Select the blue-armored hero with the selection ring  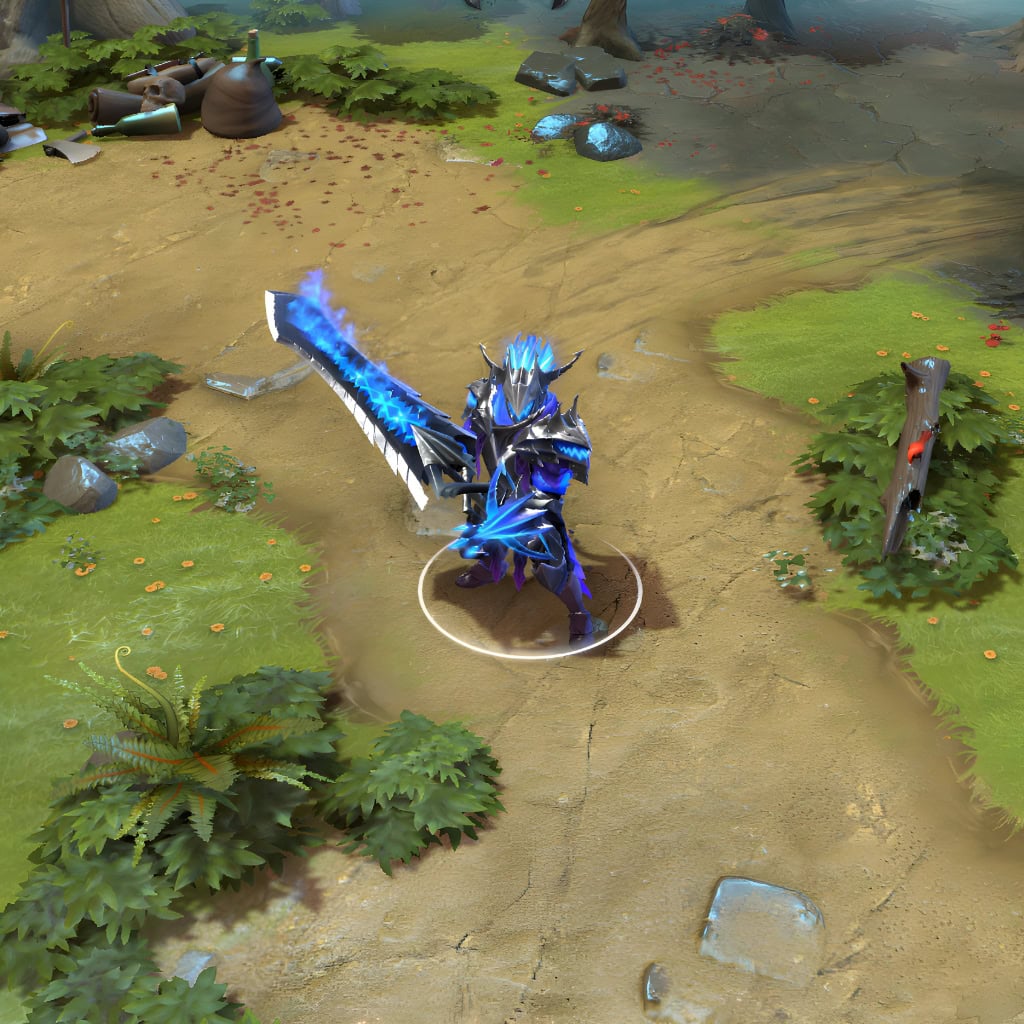(526, 480)
